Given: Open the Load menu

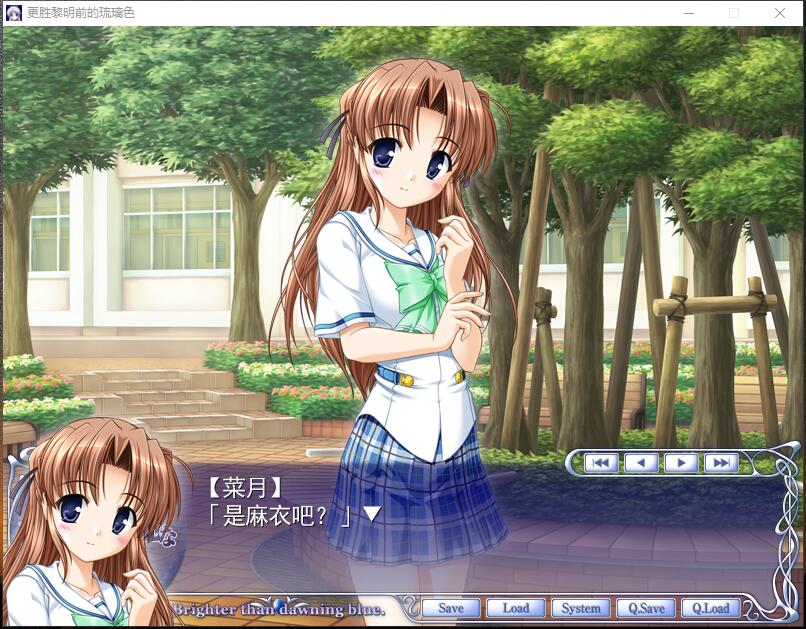Looking at the screenshot, I should pos(515,608).
